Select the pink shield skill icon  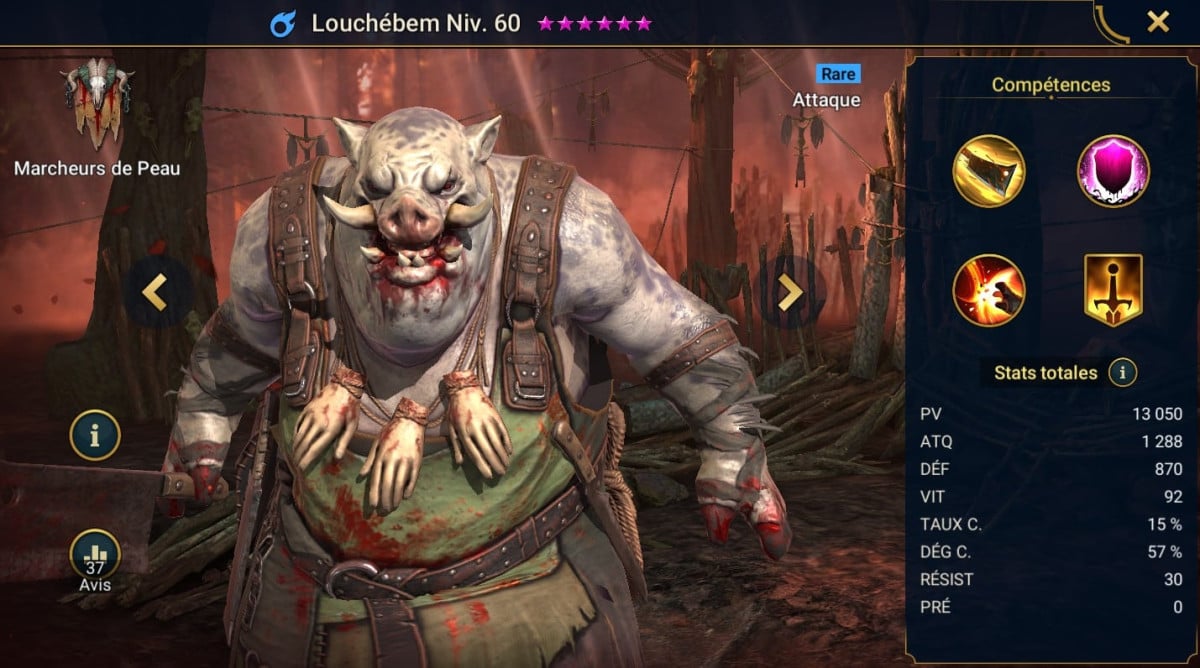click(x=1113, y=172)
